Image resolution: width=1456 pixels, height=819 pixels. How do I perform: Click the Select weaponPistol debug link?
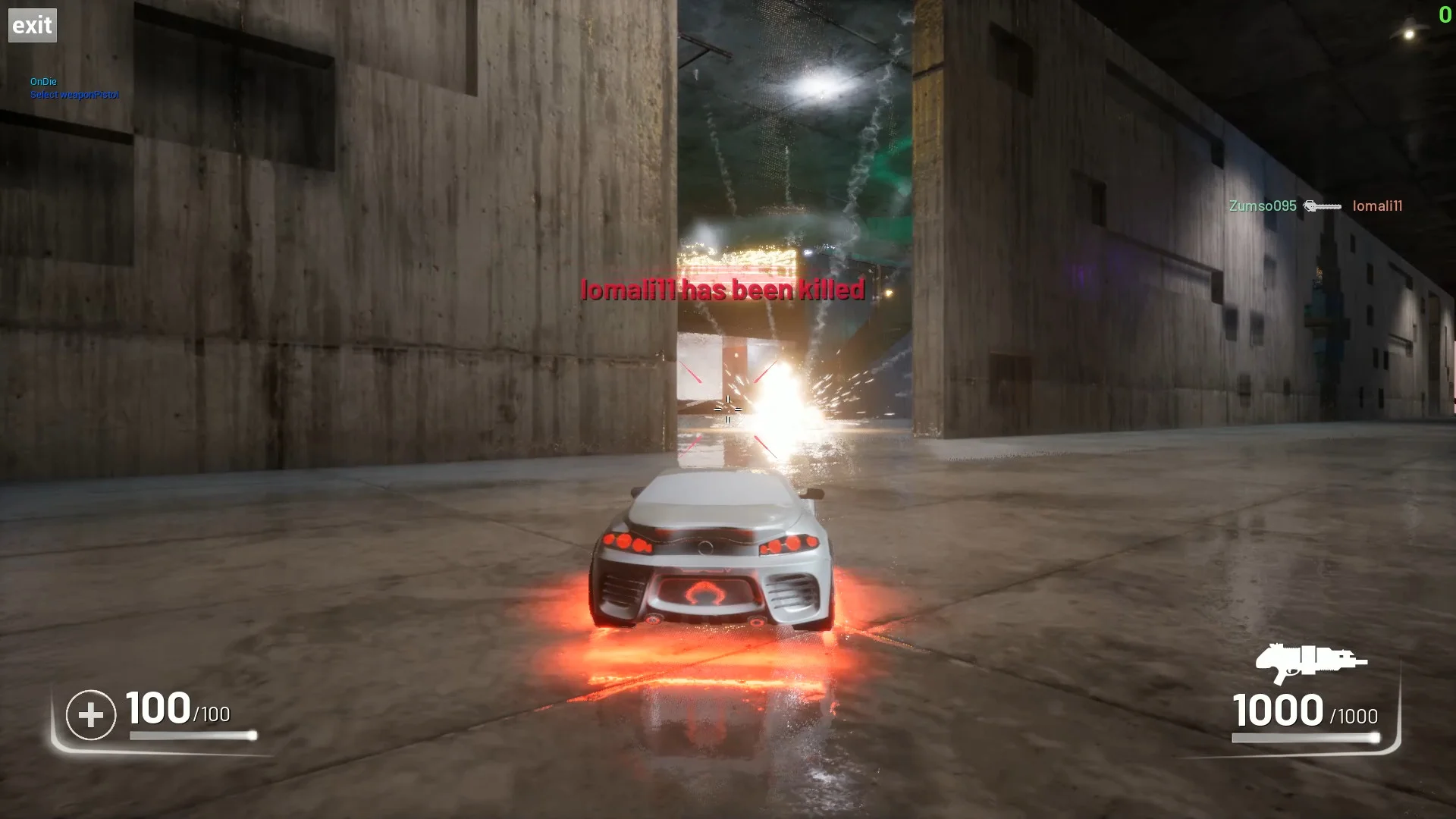(x=74, y=95)
